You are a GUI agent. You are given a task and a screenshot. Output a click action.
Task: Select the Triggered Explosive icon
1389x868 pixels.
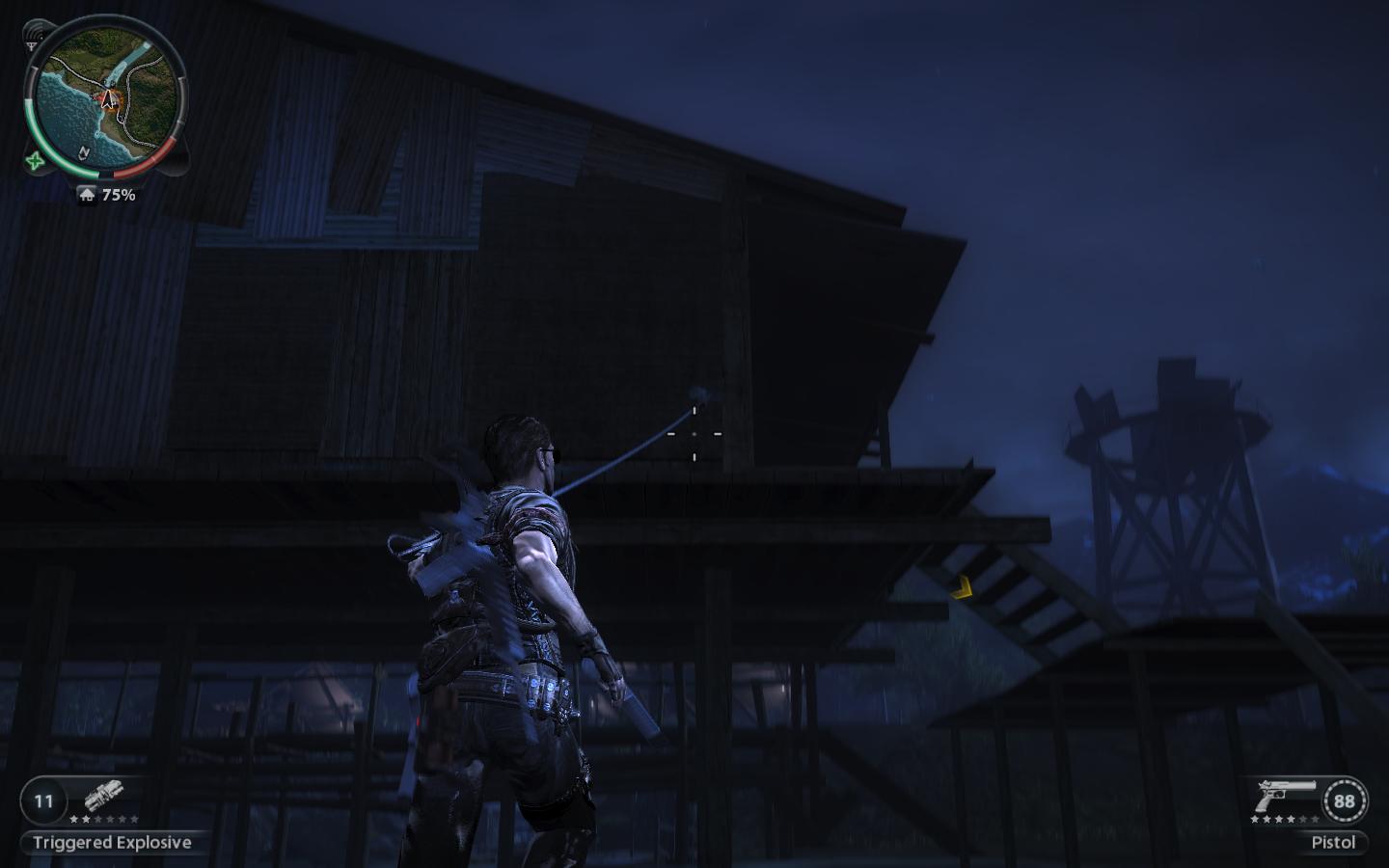tap(103, 797)
